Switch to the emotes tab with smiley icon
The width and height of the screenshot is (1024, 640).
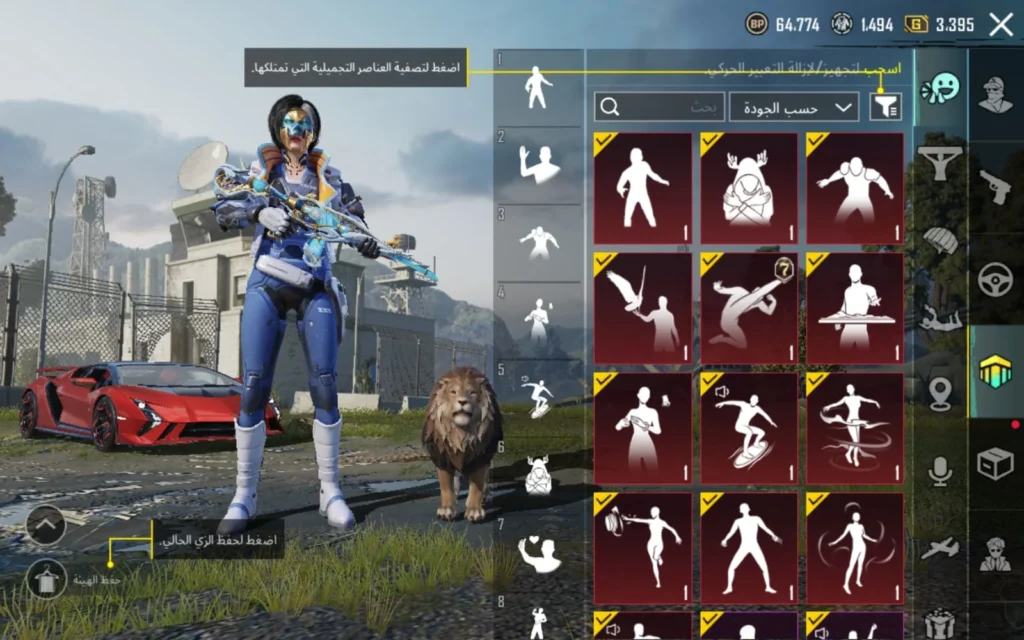pos(940,89)
